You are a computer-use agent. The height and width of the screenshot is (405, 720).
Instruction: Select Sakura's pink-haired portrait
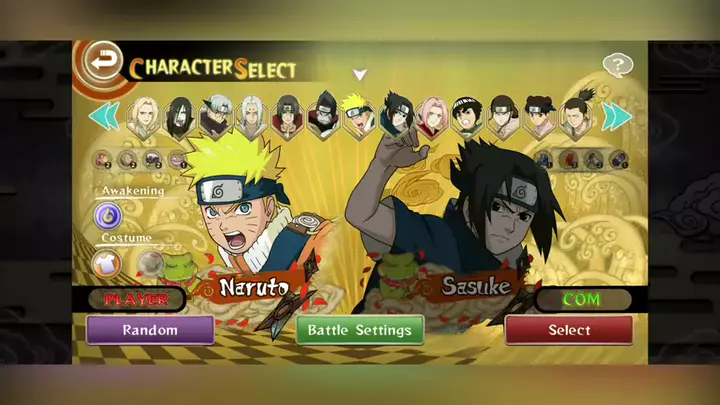tap(432, 116)
